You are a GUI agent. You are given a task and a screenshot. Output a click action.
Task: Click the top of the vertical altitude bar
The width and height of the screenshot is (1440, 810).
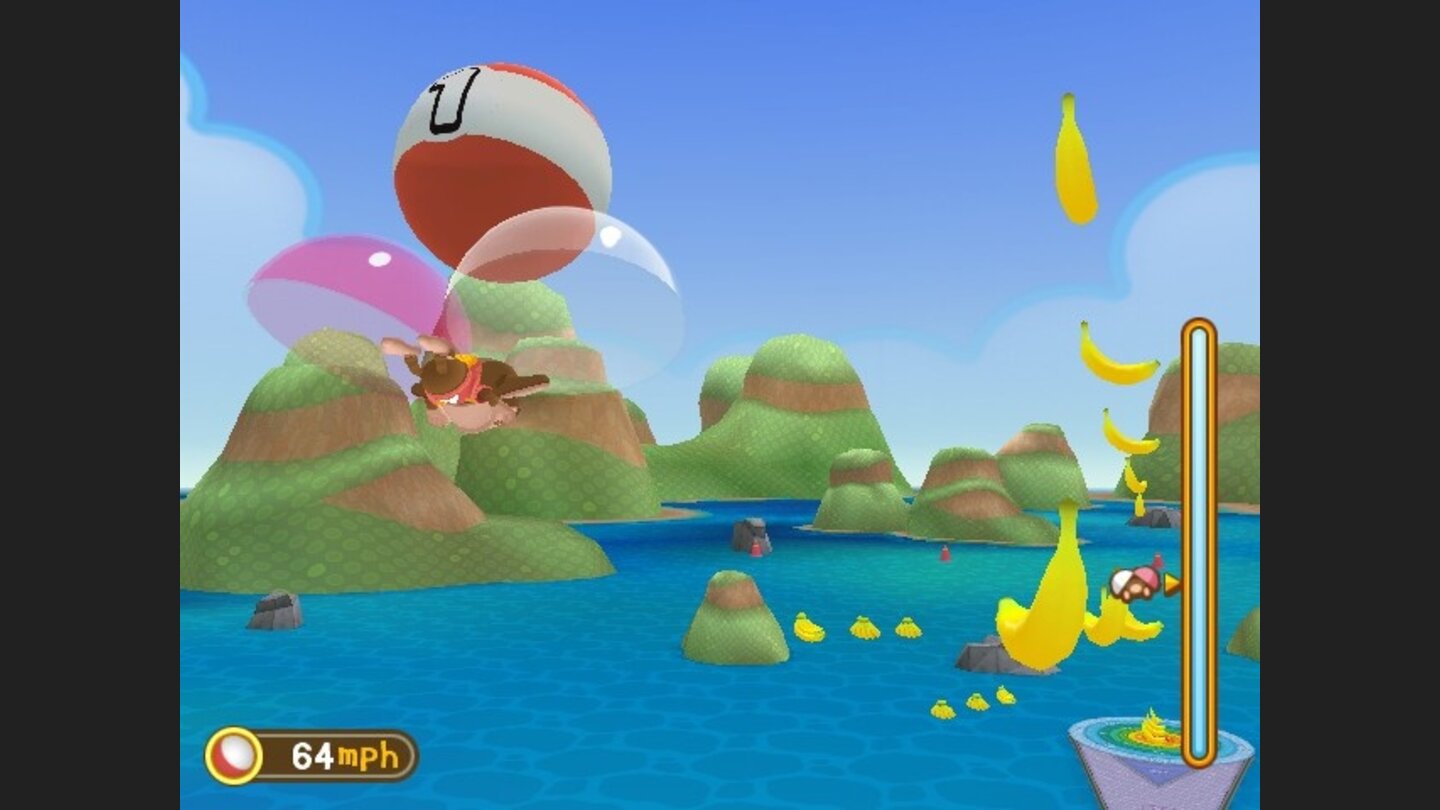coord(1196,325)
